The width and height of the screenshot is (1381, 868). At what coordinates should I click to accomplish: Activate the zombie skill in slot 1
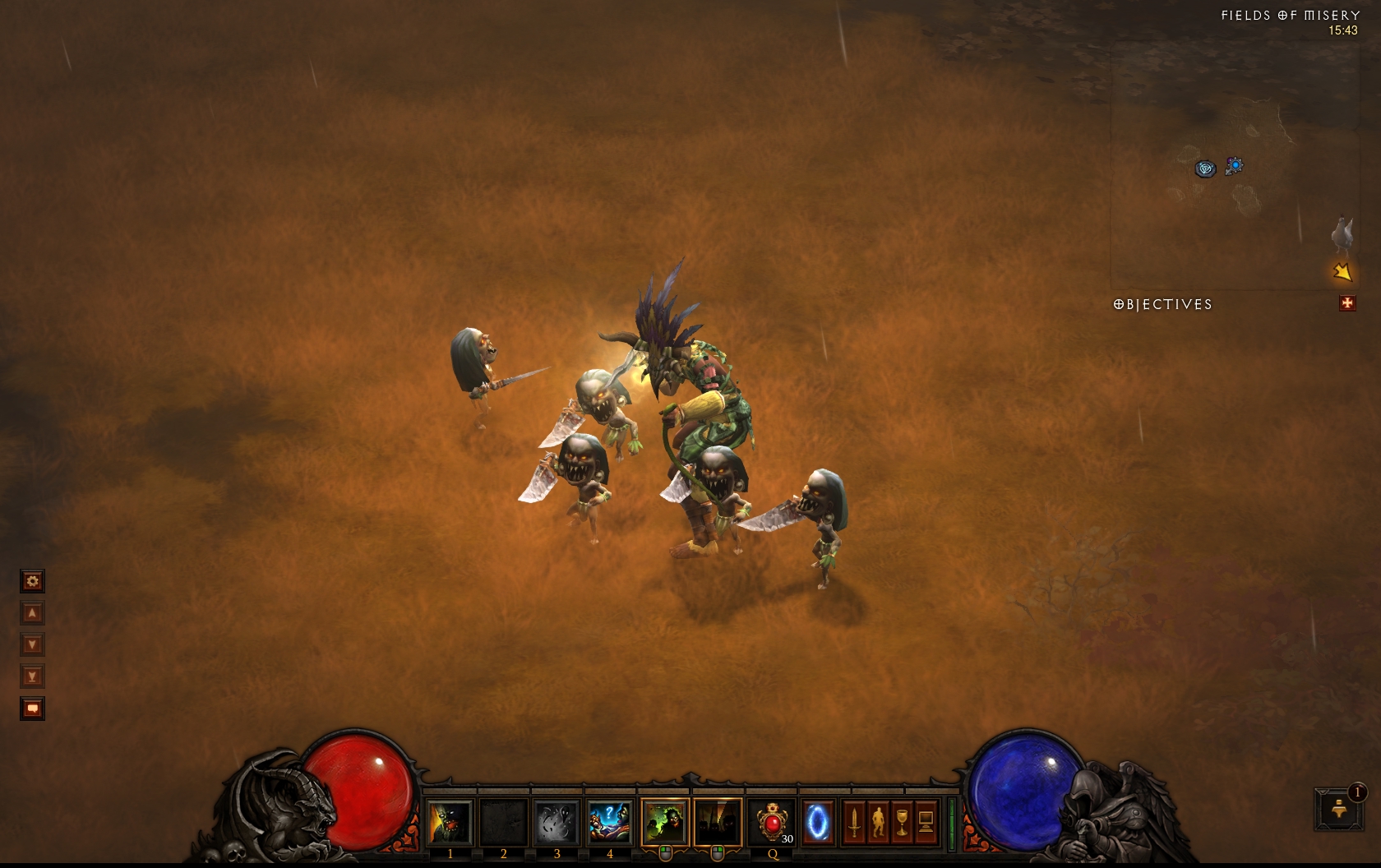click(x=450, y=822)
